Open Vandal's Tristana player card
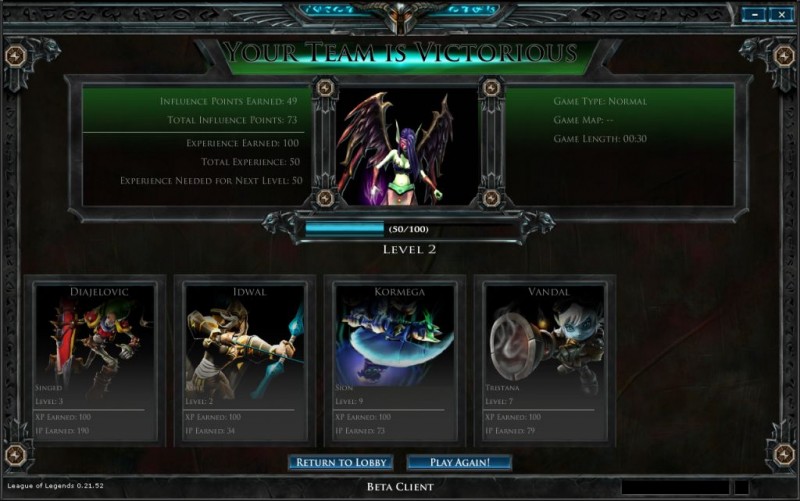The height and width of the screenshot is (501, 800). tap(545, 361)
